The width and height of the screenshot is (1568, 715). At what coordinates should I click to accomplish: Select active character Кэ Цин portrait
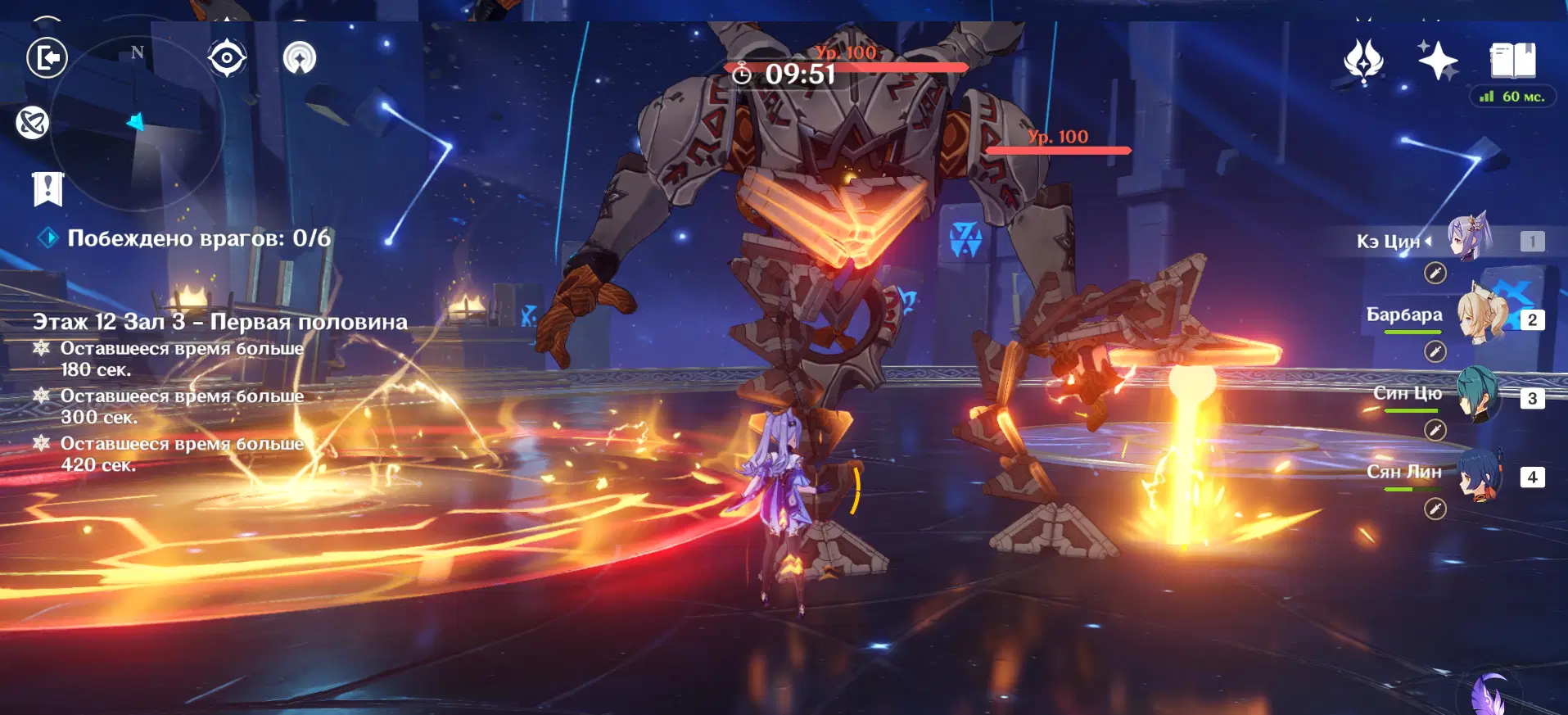point(1470,238)
